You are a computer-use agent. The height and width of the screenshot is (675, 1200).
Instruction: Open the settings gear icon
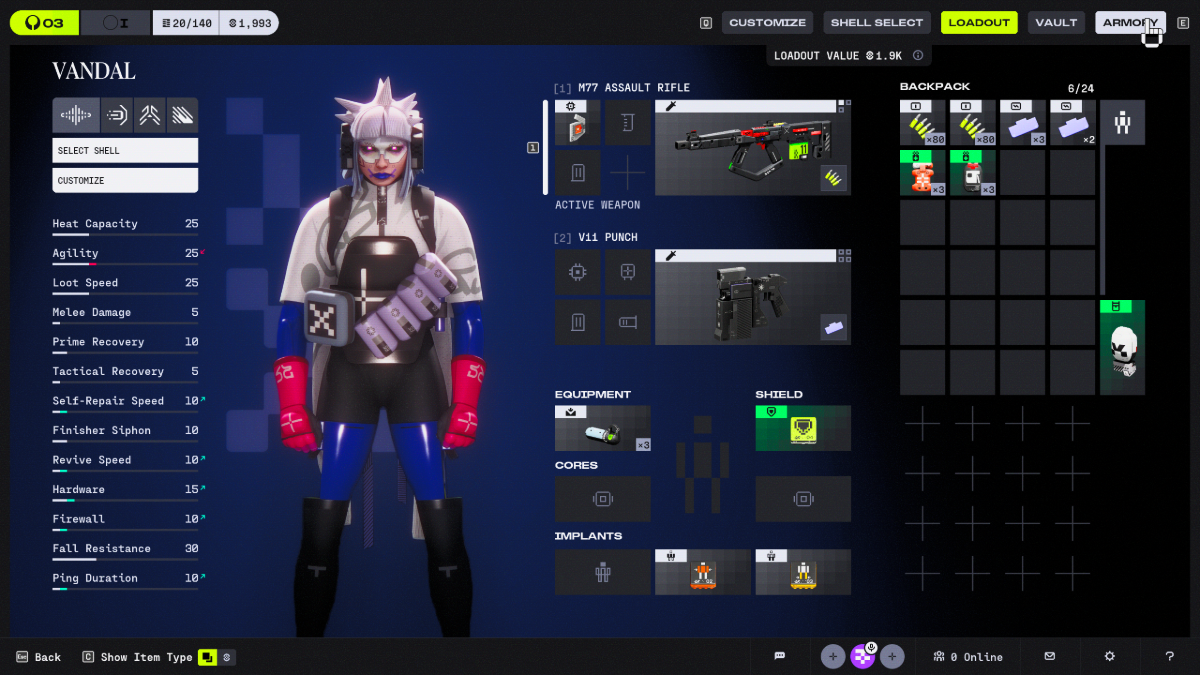[x=1110, y=657]
